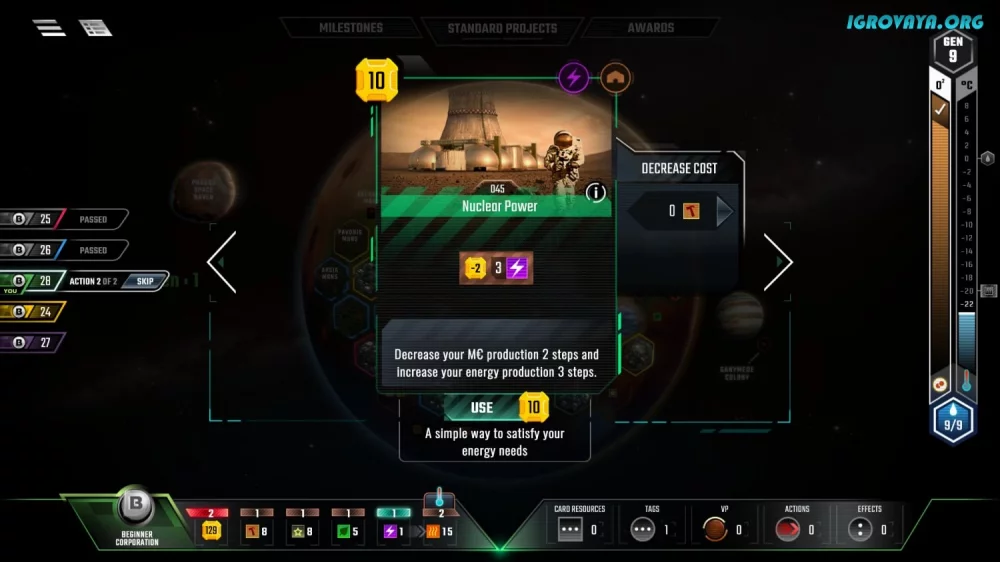Image resolution: width=1000 pixels, height=562 pixels.
Task: Open the Effects list
Action: click(x=869, y=529)
